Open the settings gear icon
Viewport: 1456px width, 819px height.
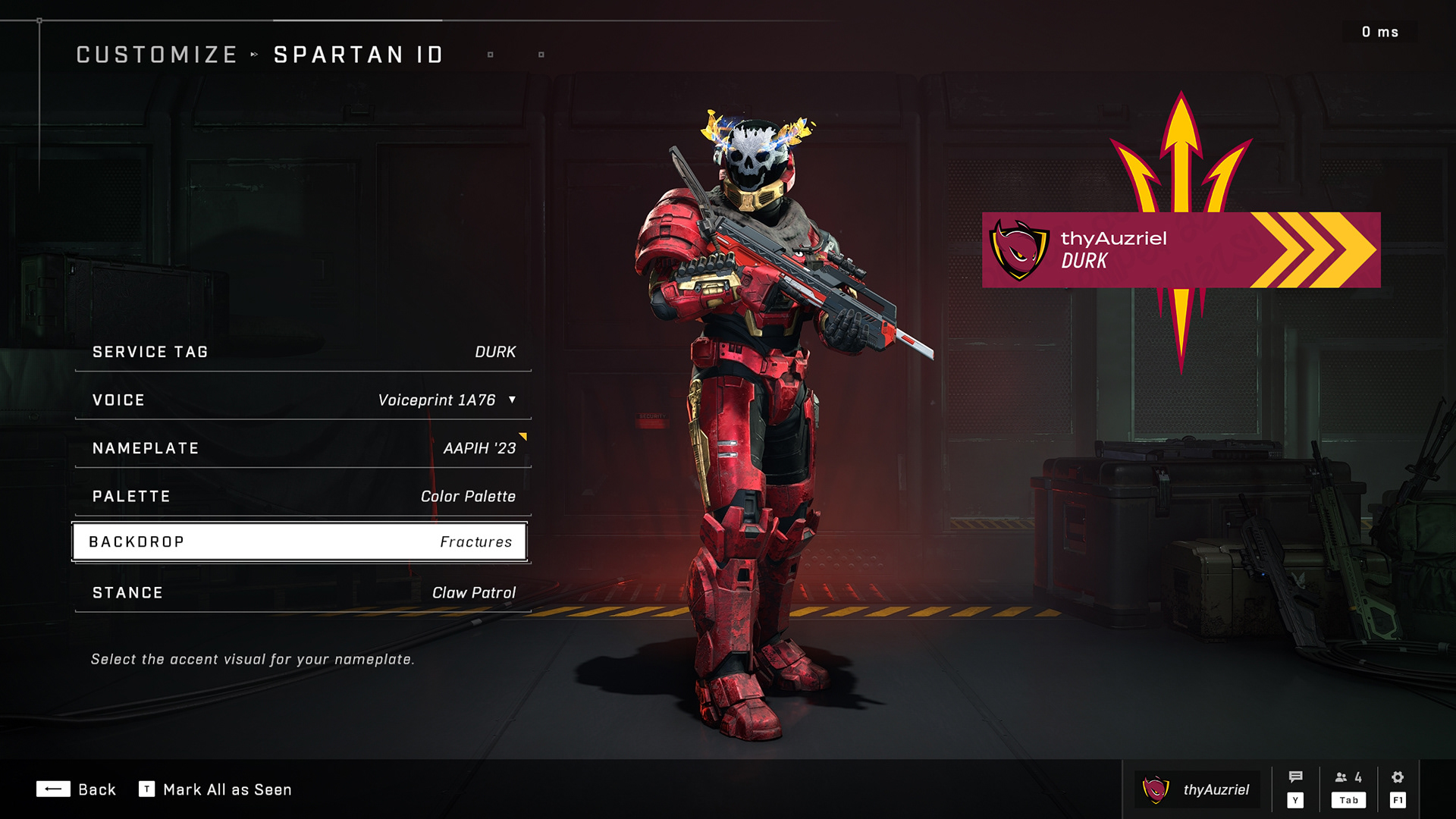pyautogui.click(x=1398, y=777)
